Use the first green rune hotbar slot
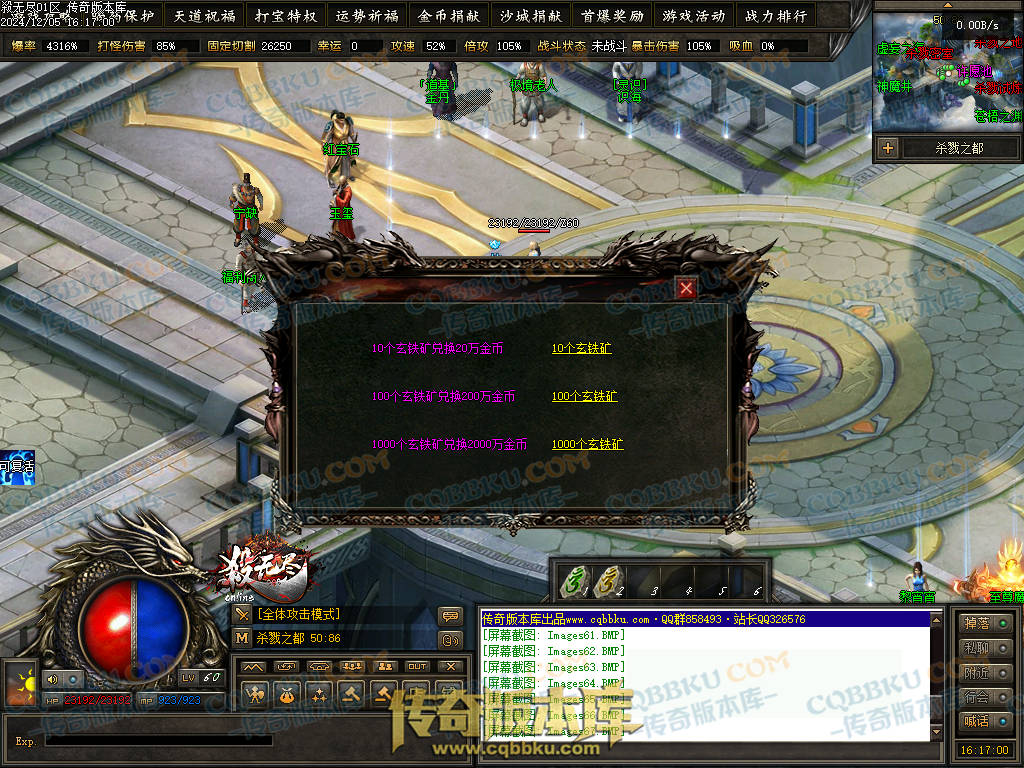The image size is (1024, 768). pyautogui.click(x=575, y=582)
